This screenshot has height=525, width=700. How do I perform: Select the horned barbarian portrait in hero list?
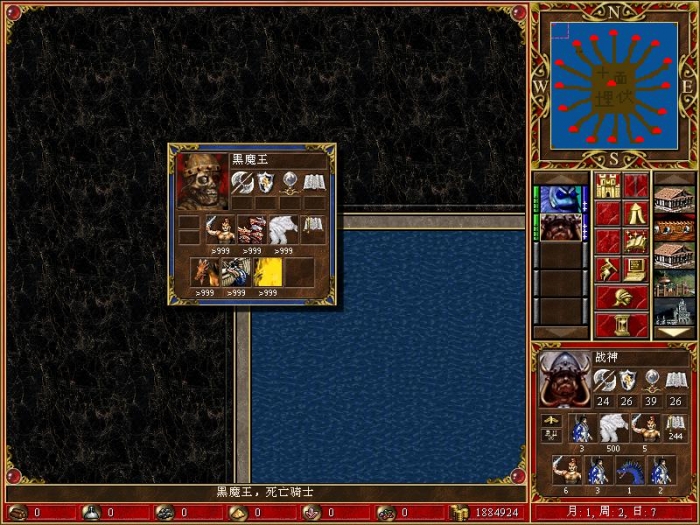562,228
